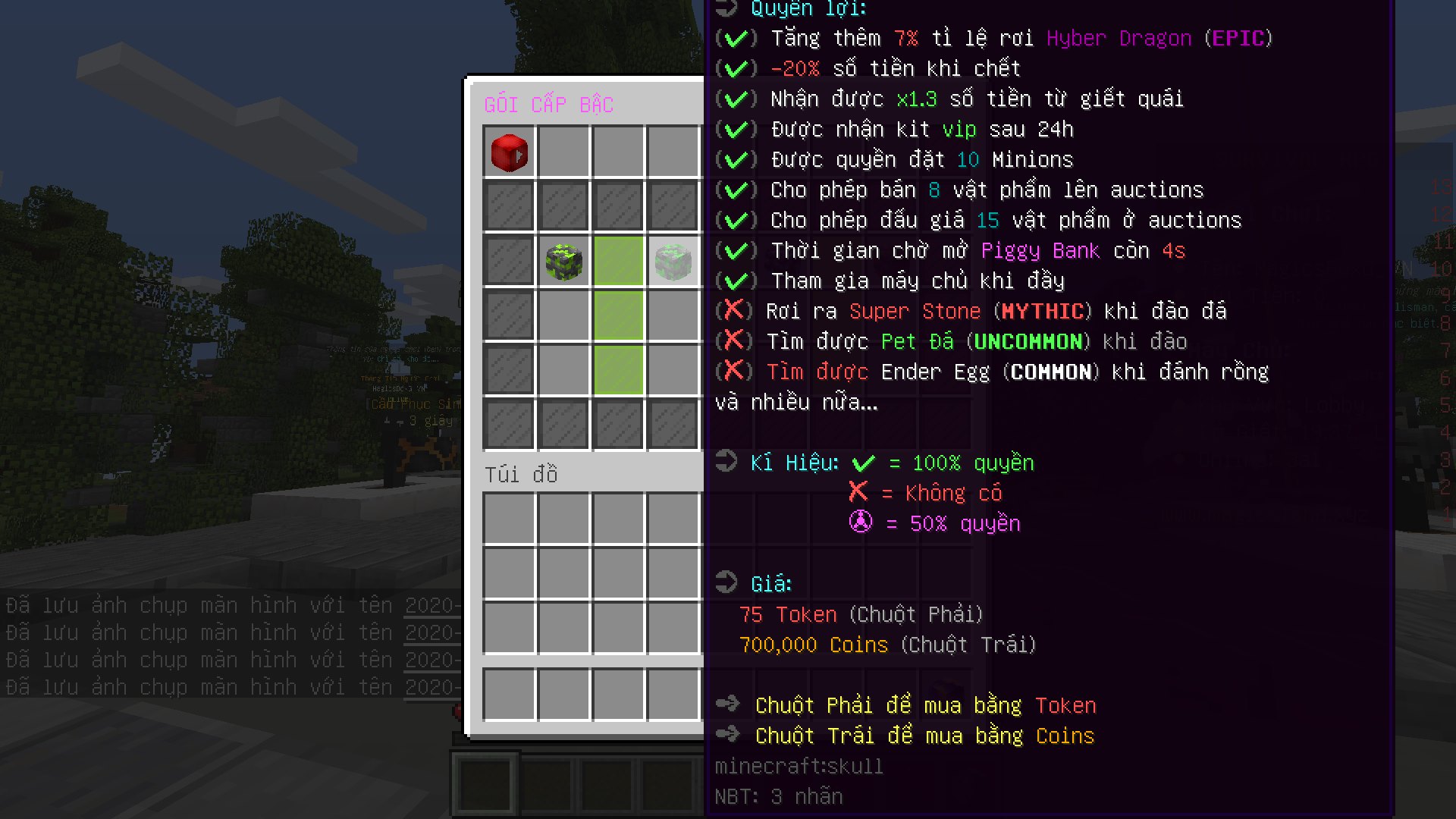Click the 50% quyền pink symbol
The image size is (1456, 819).
859,522
